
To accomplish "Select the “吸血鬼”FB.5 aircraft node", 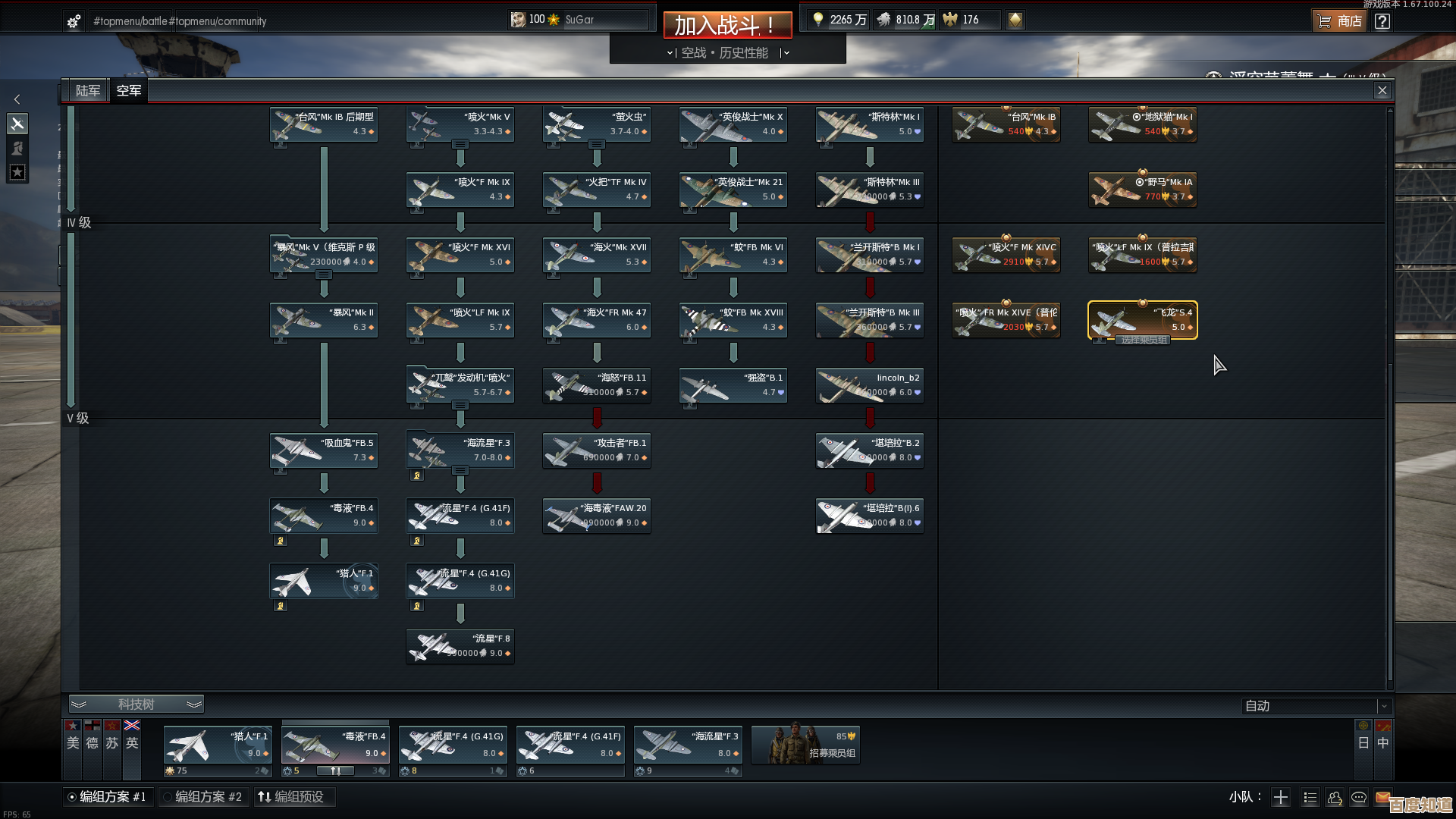I will pos(324,450).
